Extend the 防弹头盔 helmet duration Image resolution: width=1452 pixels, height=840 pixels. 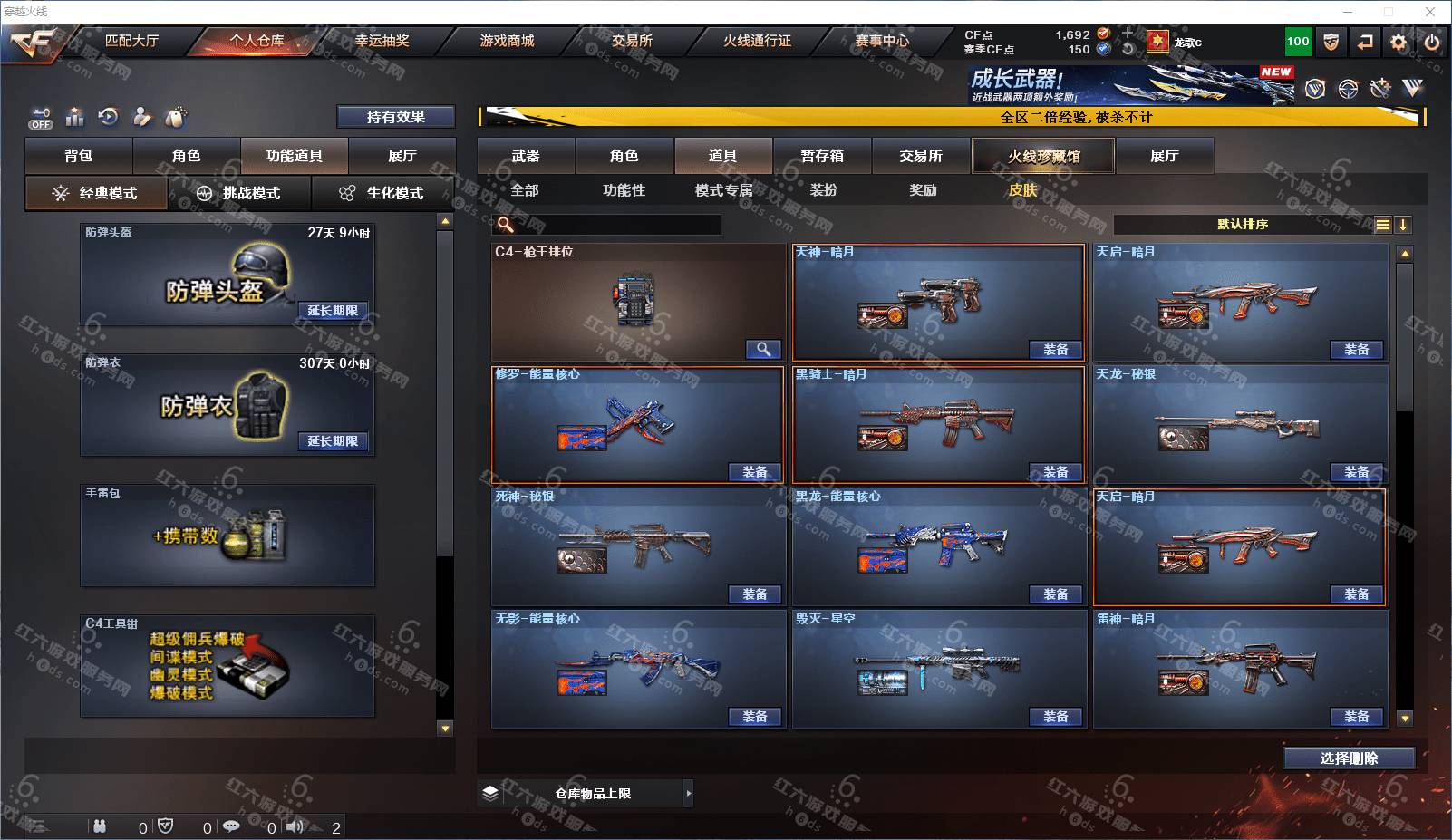[333, 311]
